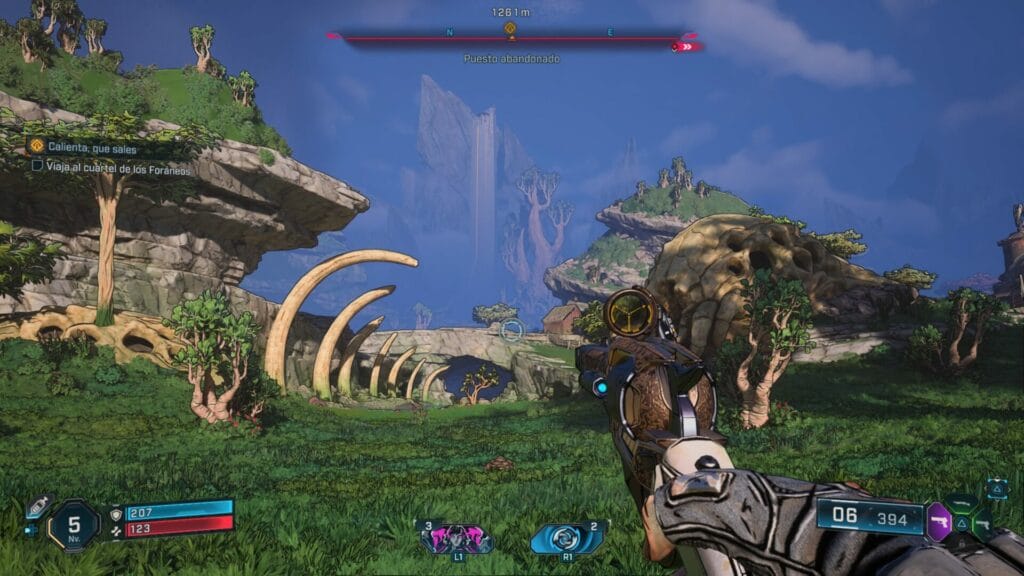Click the level 5 character badge
Screen dimensions: 1024x576
point(73,524)
